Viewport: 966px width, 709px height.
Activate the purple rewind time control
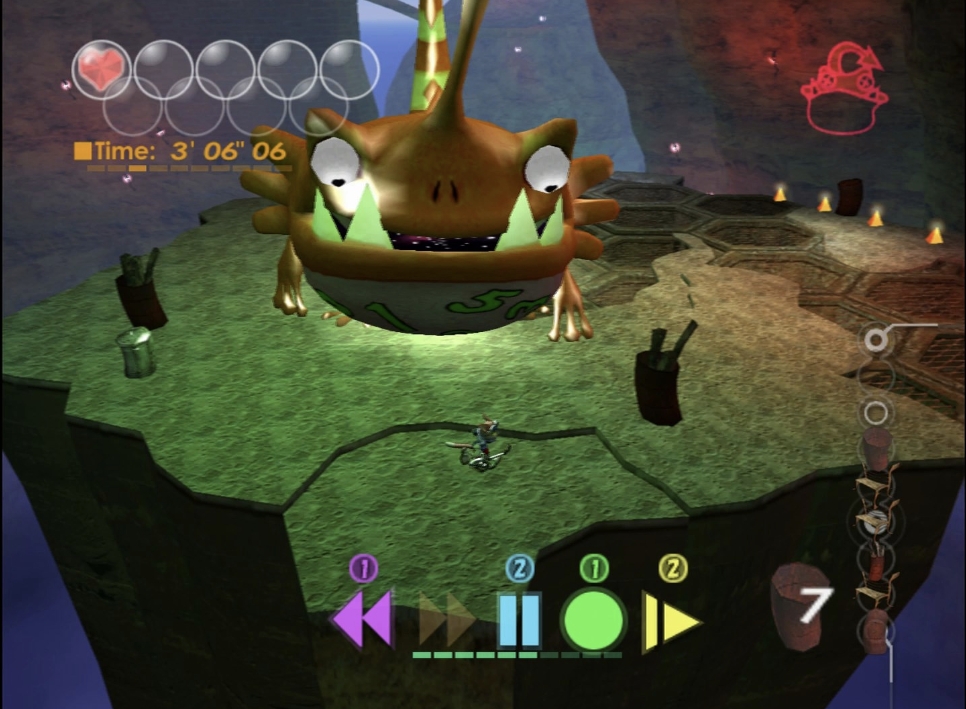click(x=362, y=620)
